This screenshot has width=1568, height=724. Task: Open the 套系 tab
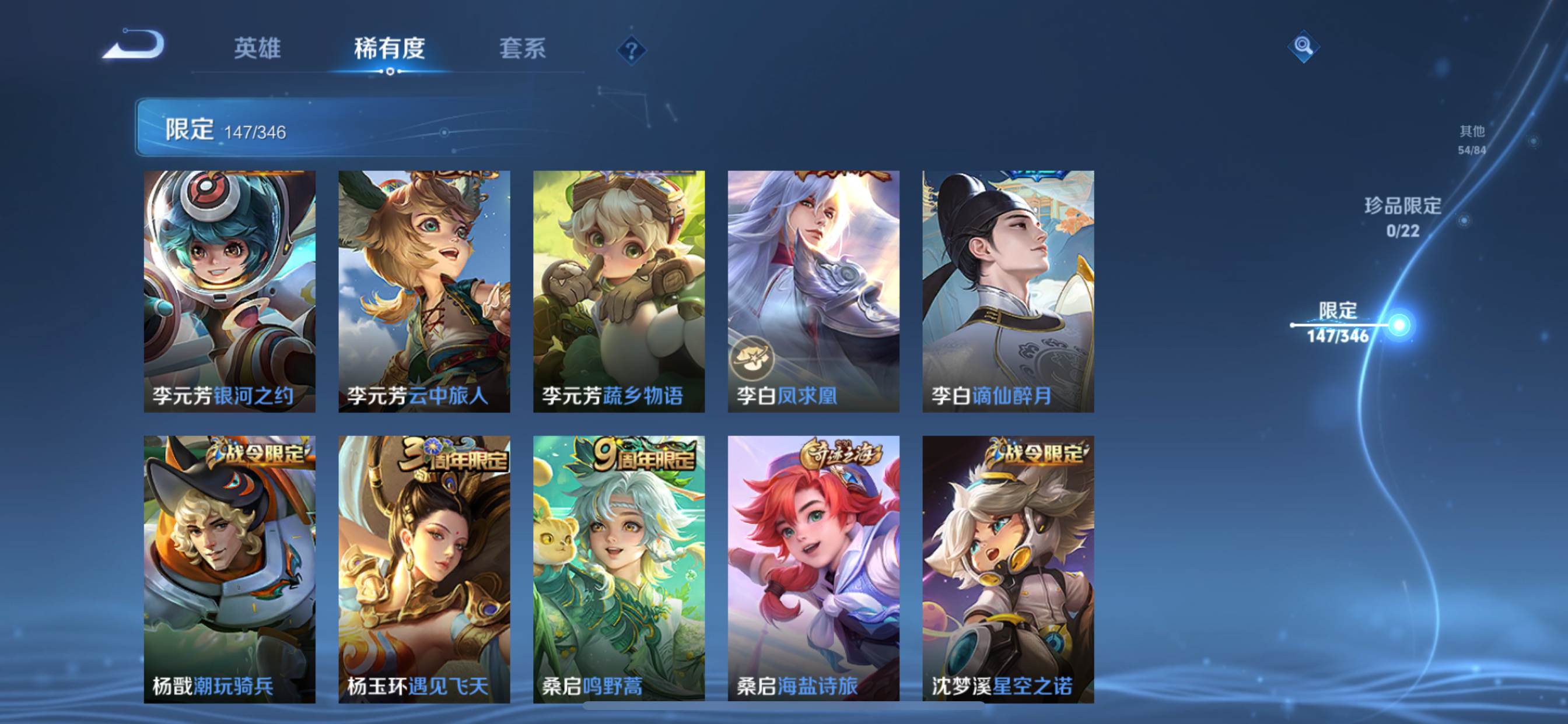522,48
